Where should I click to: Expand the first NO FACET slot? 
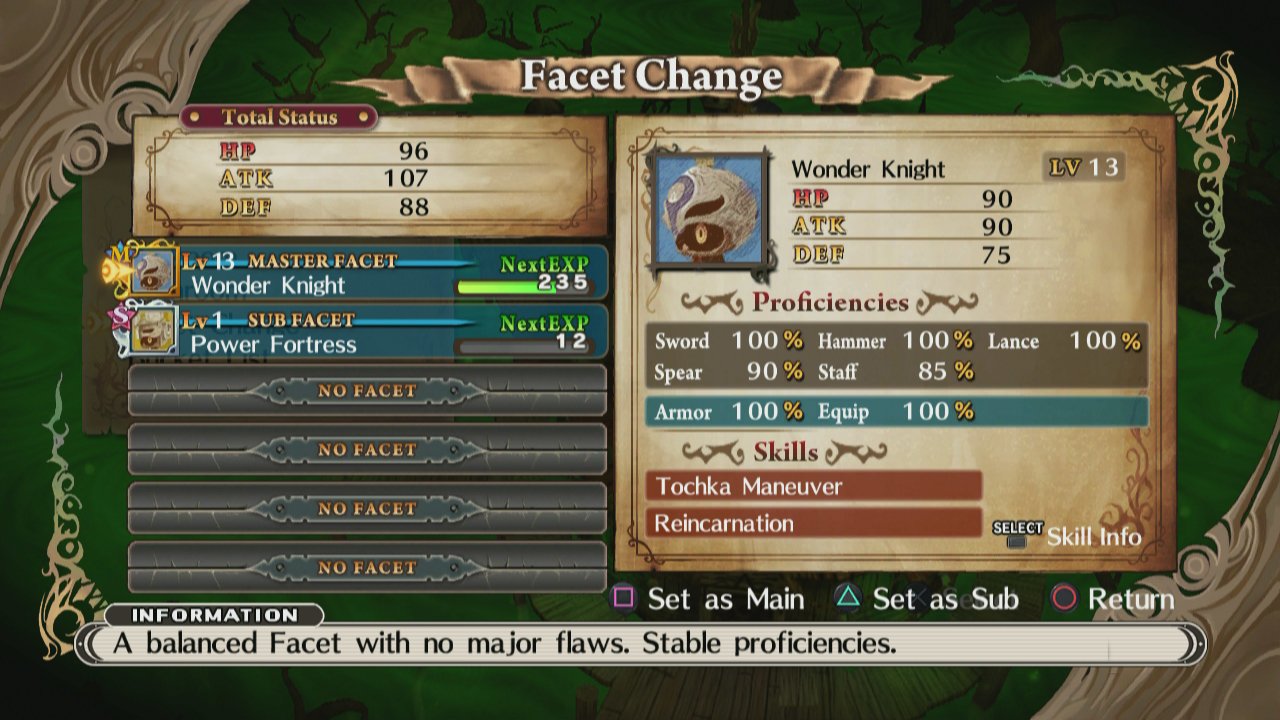(365, 391)
